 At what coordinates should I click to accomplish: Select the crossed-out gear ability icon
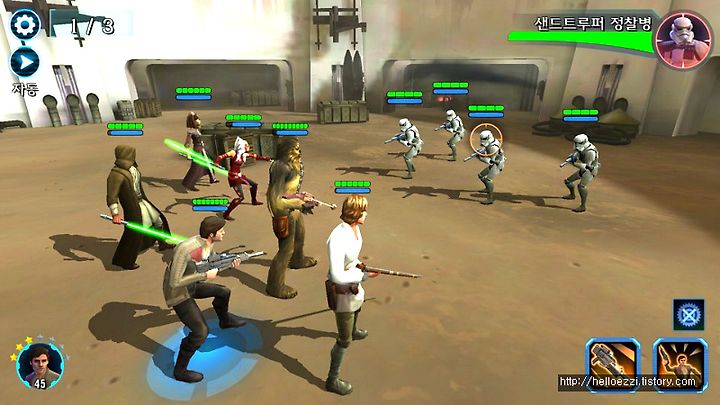click(688, 314)
